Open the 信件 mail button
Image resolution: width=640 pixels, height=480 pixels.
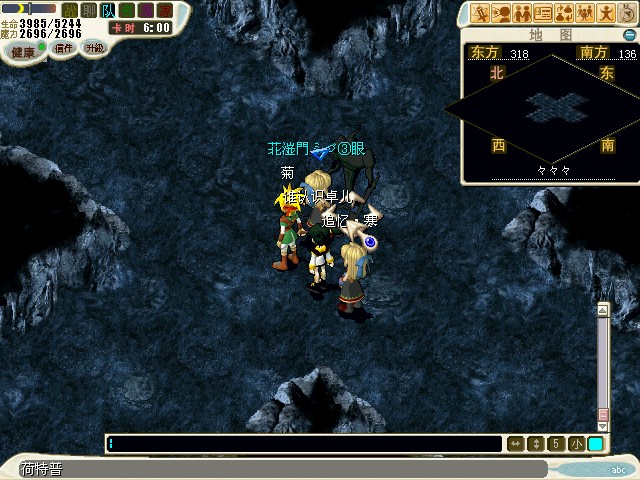pos(64,48)
